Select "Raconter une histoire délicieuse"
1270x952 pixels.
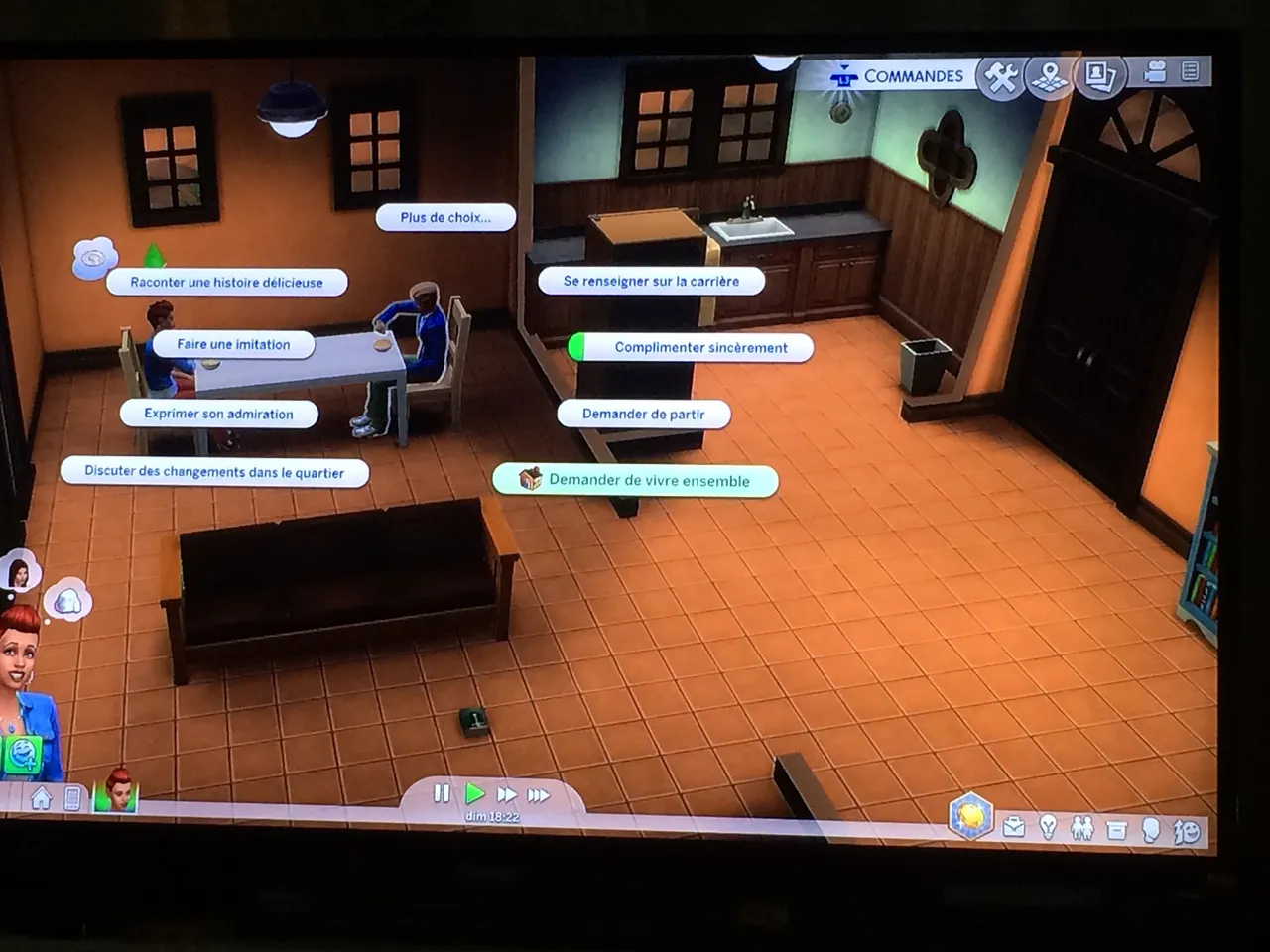tap(227, 283)
